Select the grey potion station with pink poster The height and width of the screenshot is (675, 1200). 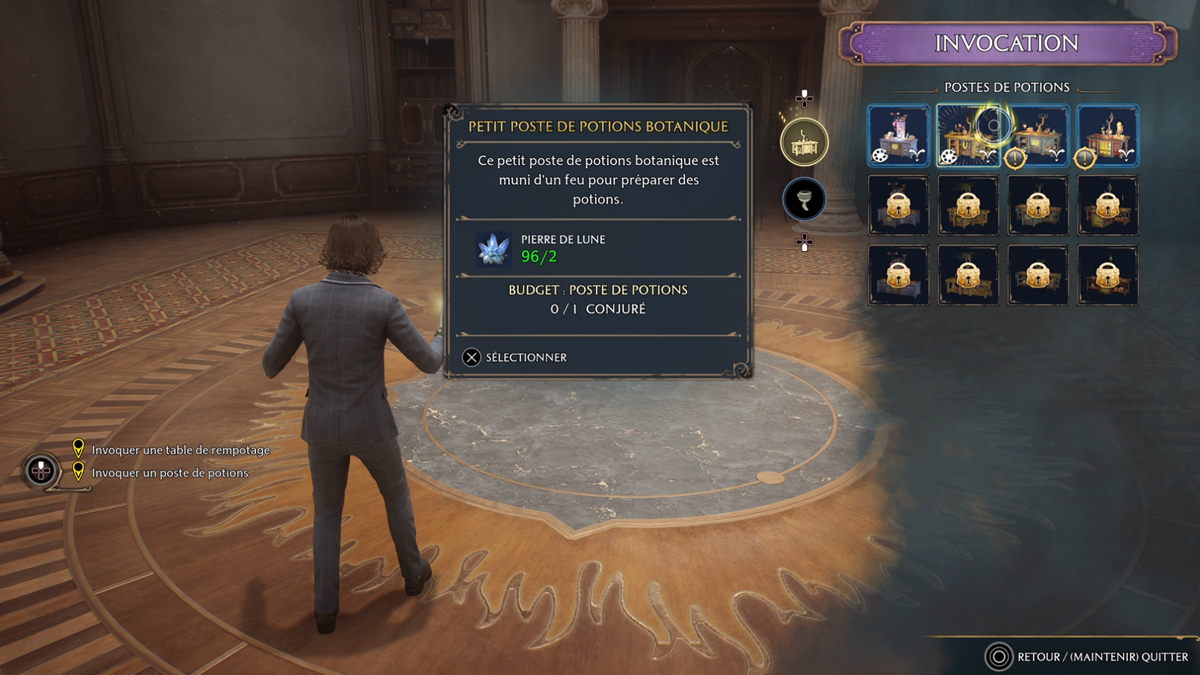pos(898,136)
